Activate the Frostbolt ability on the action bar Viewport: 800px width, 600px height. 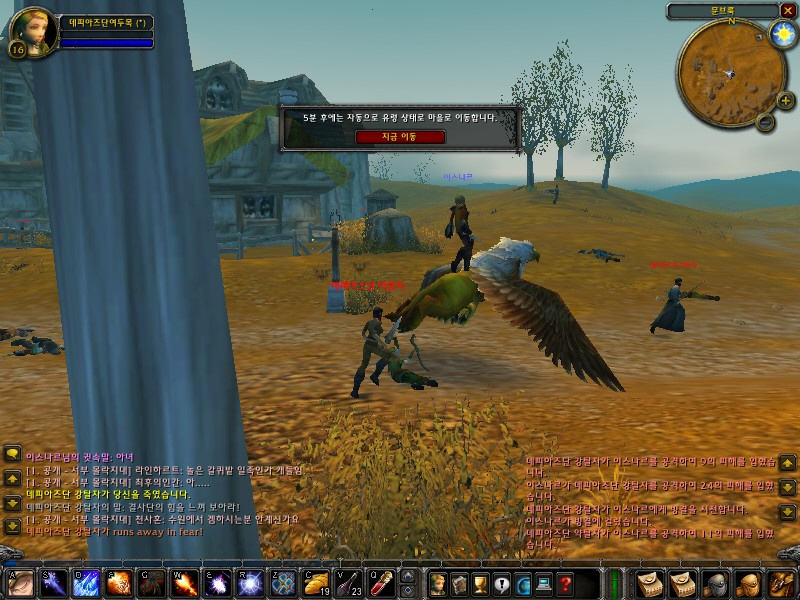[x=51, y=583]
